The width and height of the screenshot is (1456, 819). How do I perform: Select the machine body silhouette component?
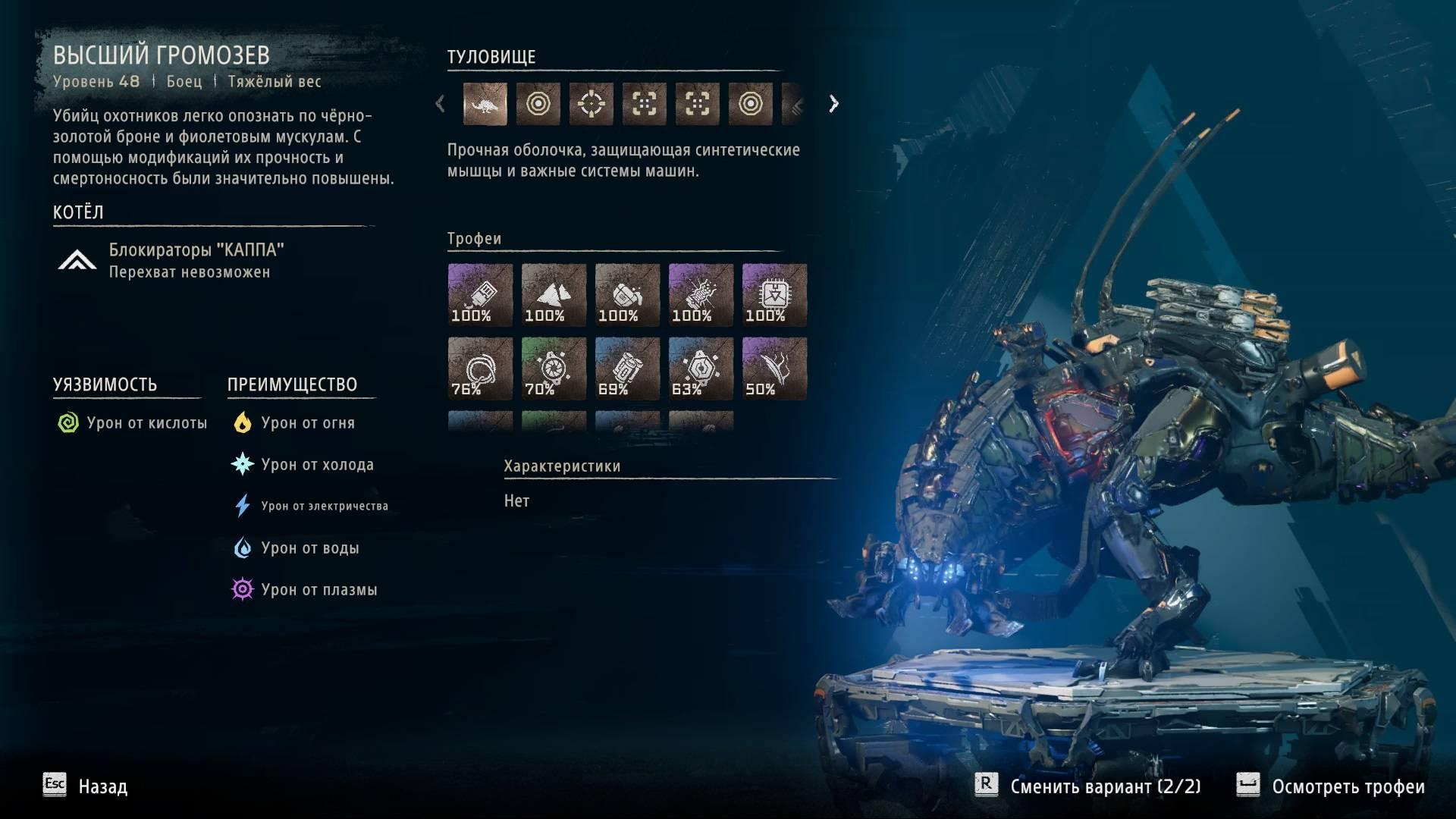click(485, 104)
